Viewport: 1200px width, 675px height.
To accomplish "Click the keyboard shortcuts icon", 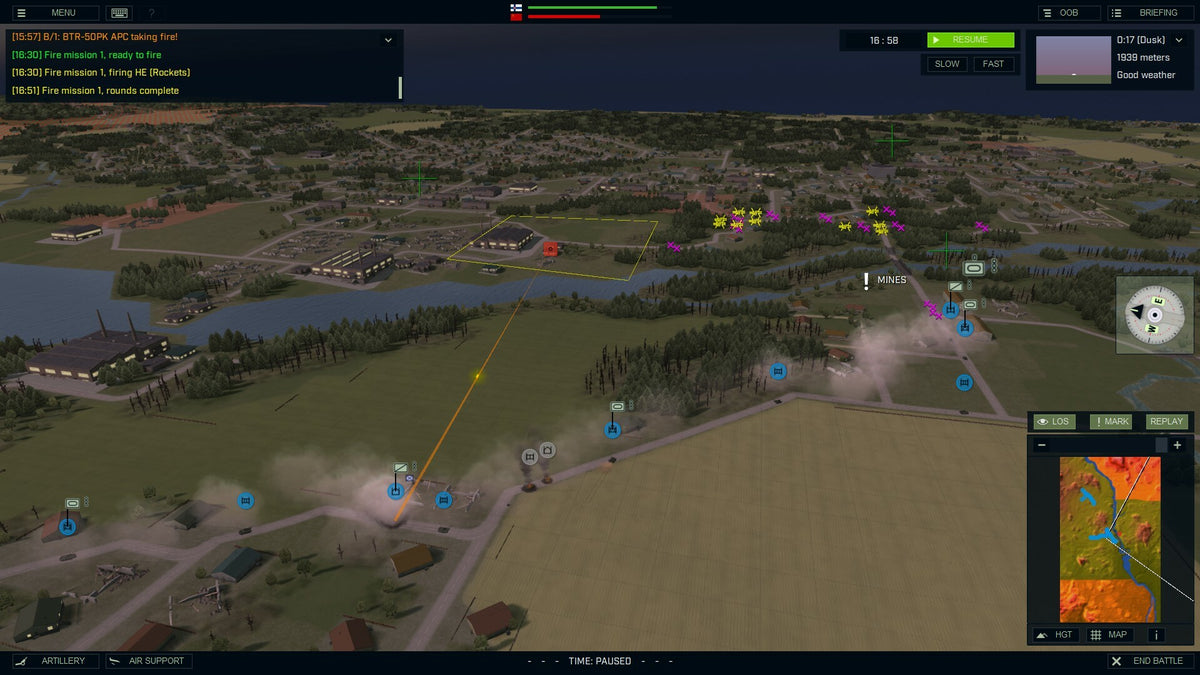I will (x=120, y=13).
